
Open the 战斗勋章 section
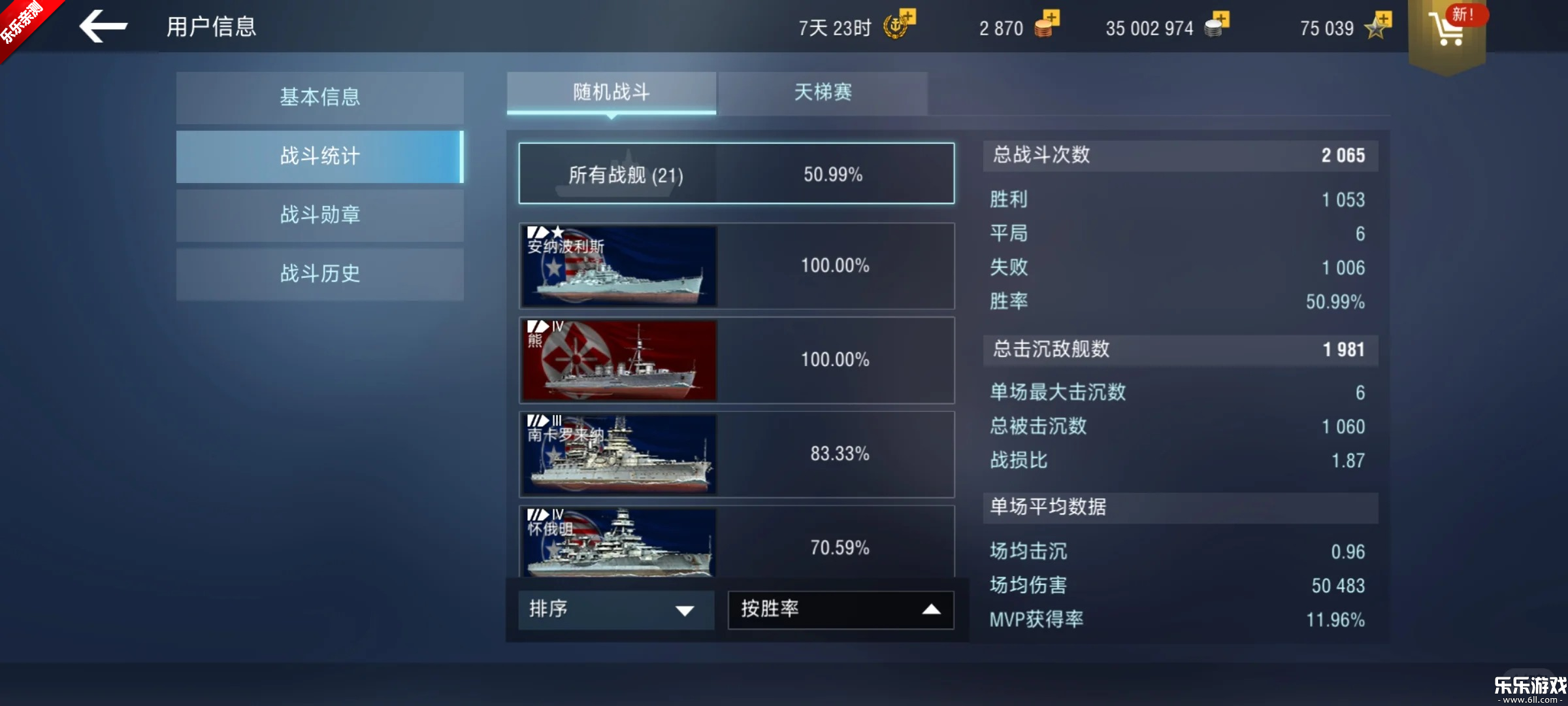[x=319, y=215]
